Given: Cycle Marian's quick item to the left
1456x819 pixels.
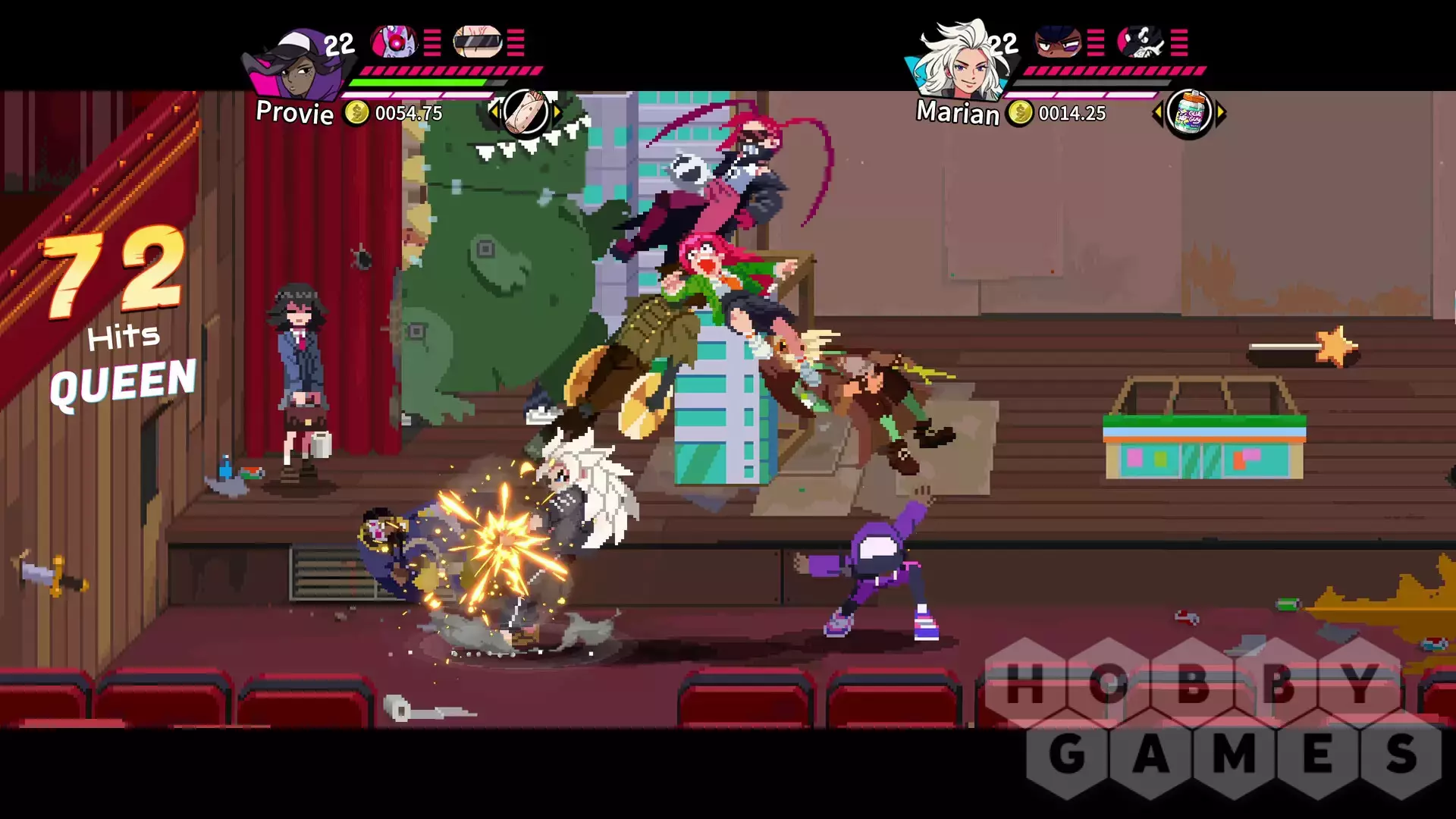Looking at the screenshot, I should tap(1157, 114).
